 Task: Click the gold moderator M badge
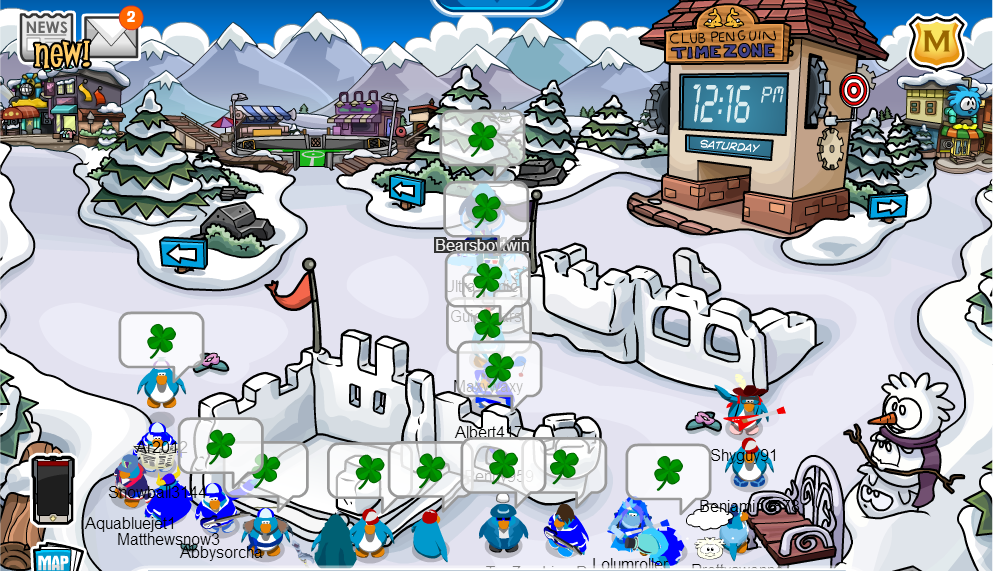tap(936, 42)
